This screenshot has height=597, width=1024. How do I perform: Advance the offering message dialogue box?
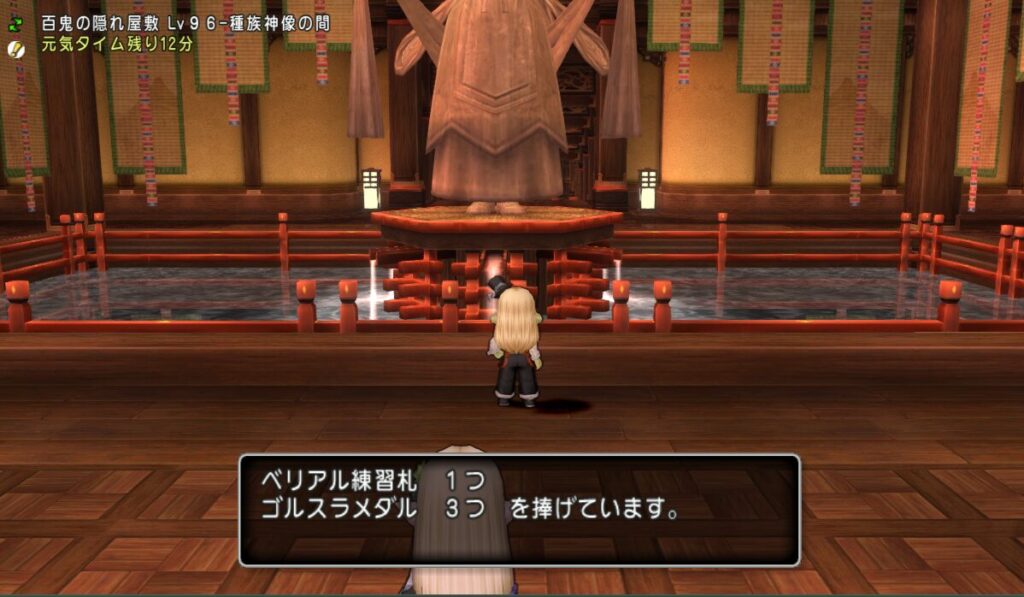pyautogui.click(x=519, y=510)
